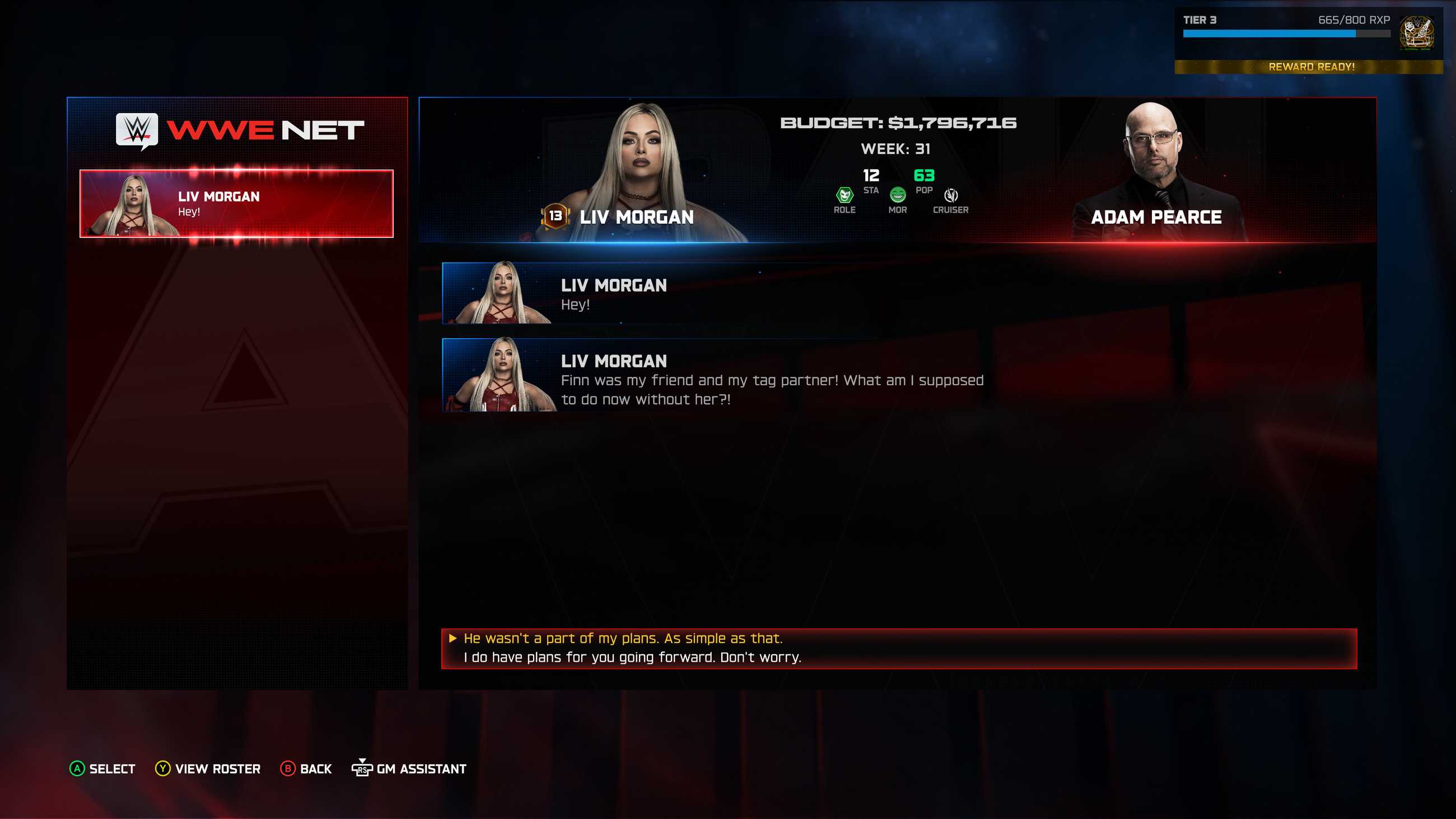1456x819 pixels.
Task: Click the REWARD READY! banner
Action: (x=1312, y=67)
